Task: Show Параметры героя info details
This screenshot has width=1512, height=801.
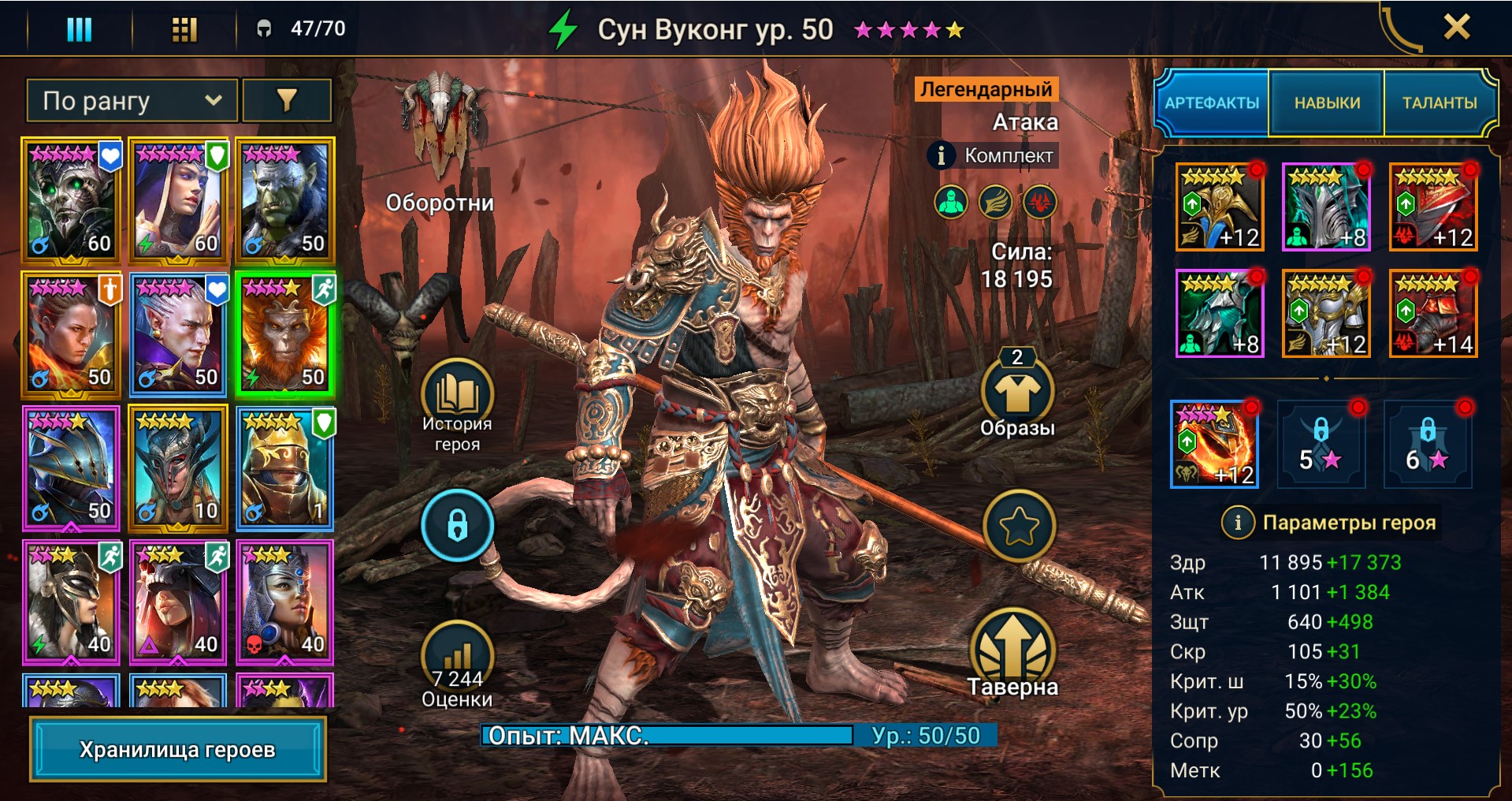Action: [x=1238, y=522]
